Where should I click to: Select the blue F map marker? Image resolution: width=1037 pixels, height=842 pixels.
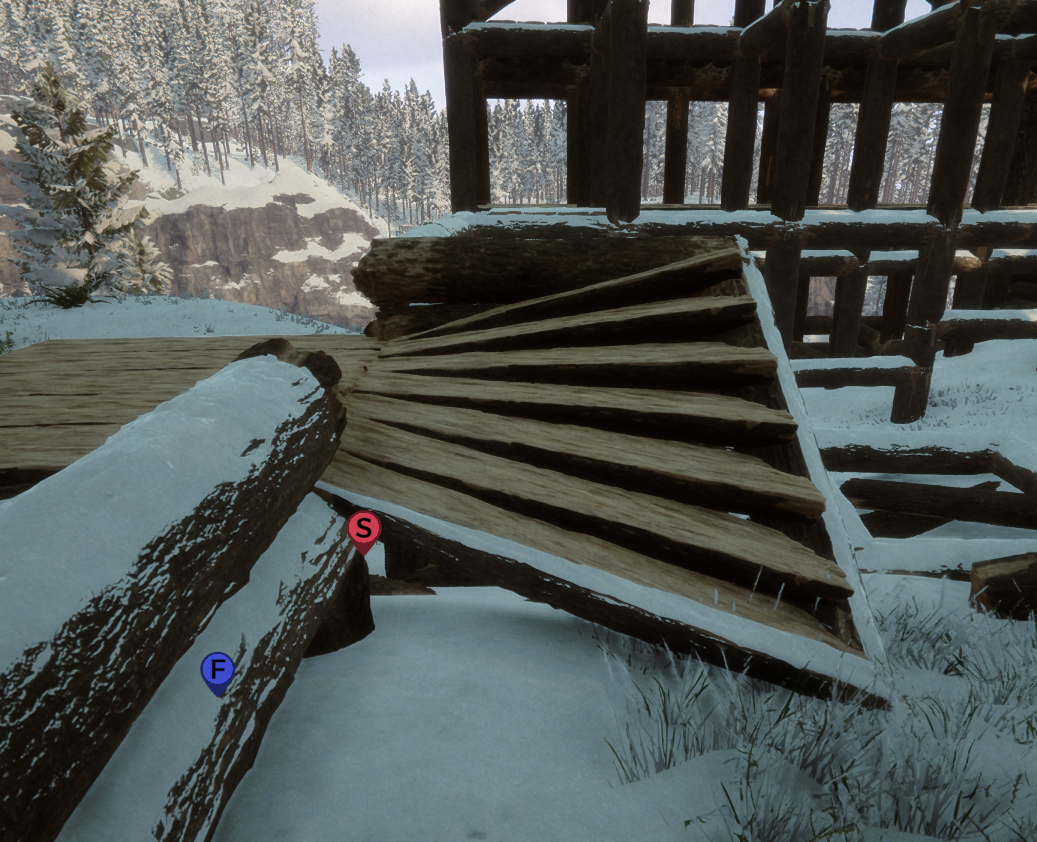coord(217,670)
